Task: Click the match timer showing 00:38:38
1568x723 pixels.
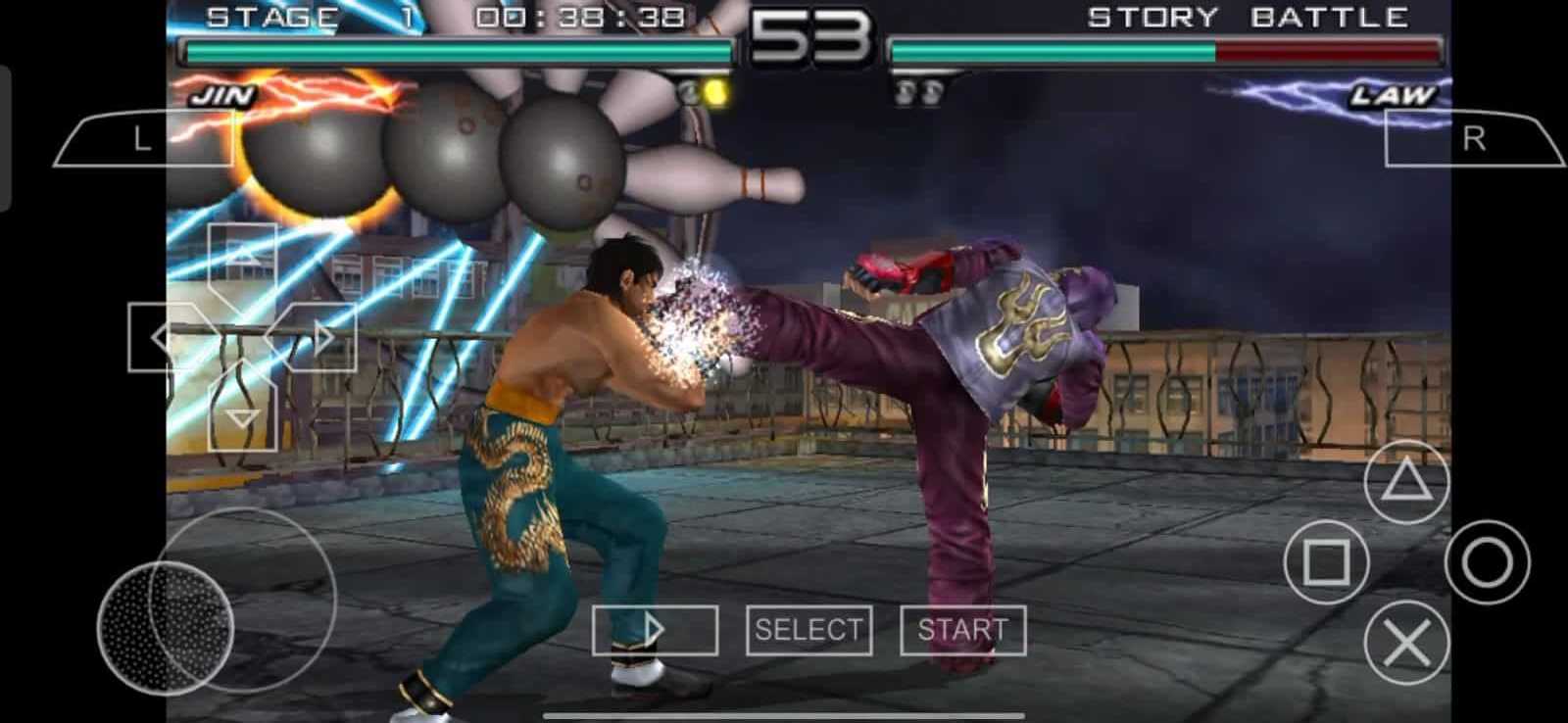Action: (578, 15)
